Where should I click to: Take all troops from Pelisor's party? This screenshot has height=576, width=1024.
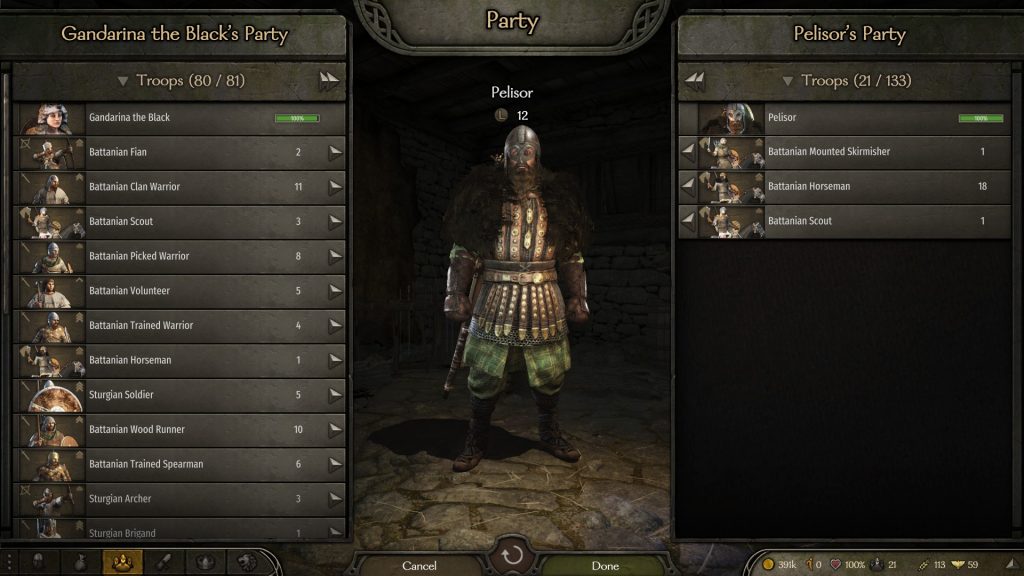(x=695, y=81)
